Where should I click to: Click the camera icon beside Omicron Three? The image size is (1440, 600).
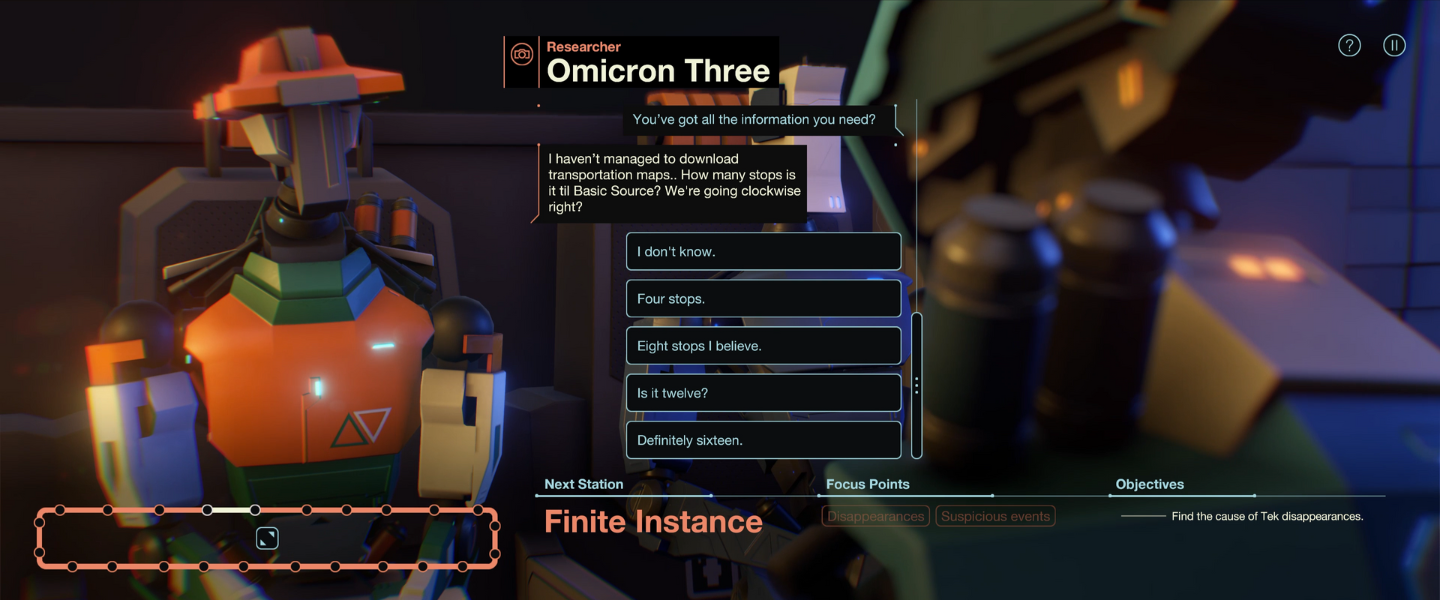521,54
